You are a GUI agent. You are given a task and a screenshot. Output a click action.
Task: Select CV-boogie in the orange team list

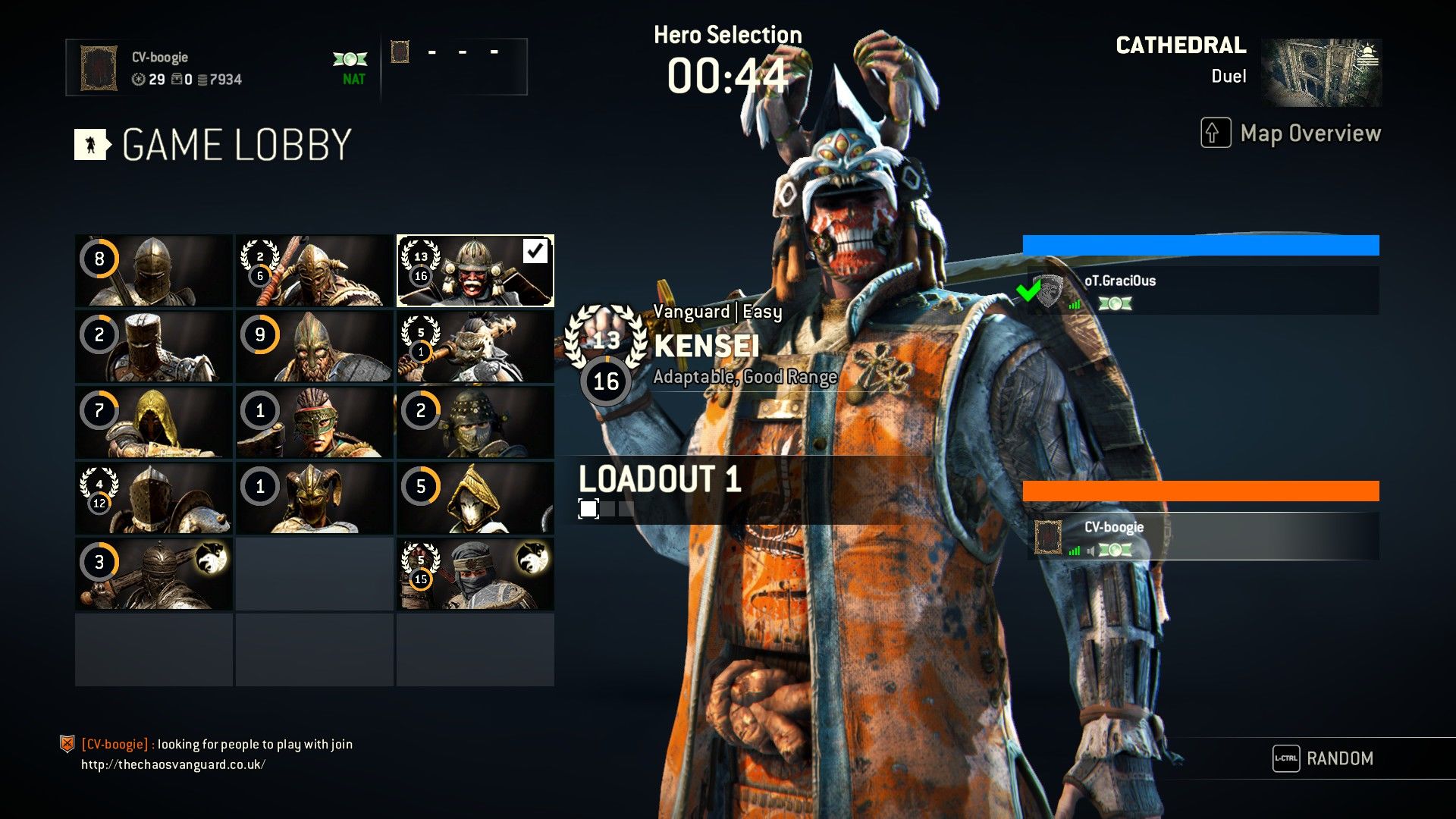(1202, 536)
